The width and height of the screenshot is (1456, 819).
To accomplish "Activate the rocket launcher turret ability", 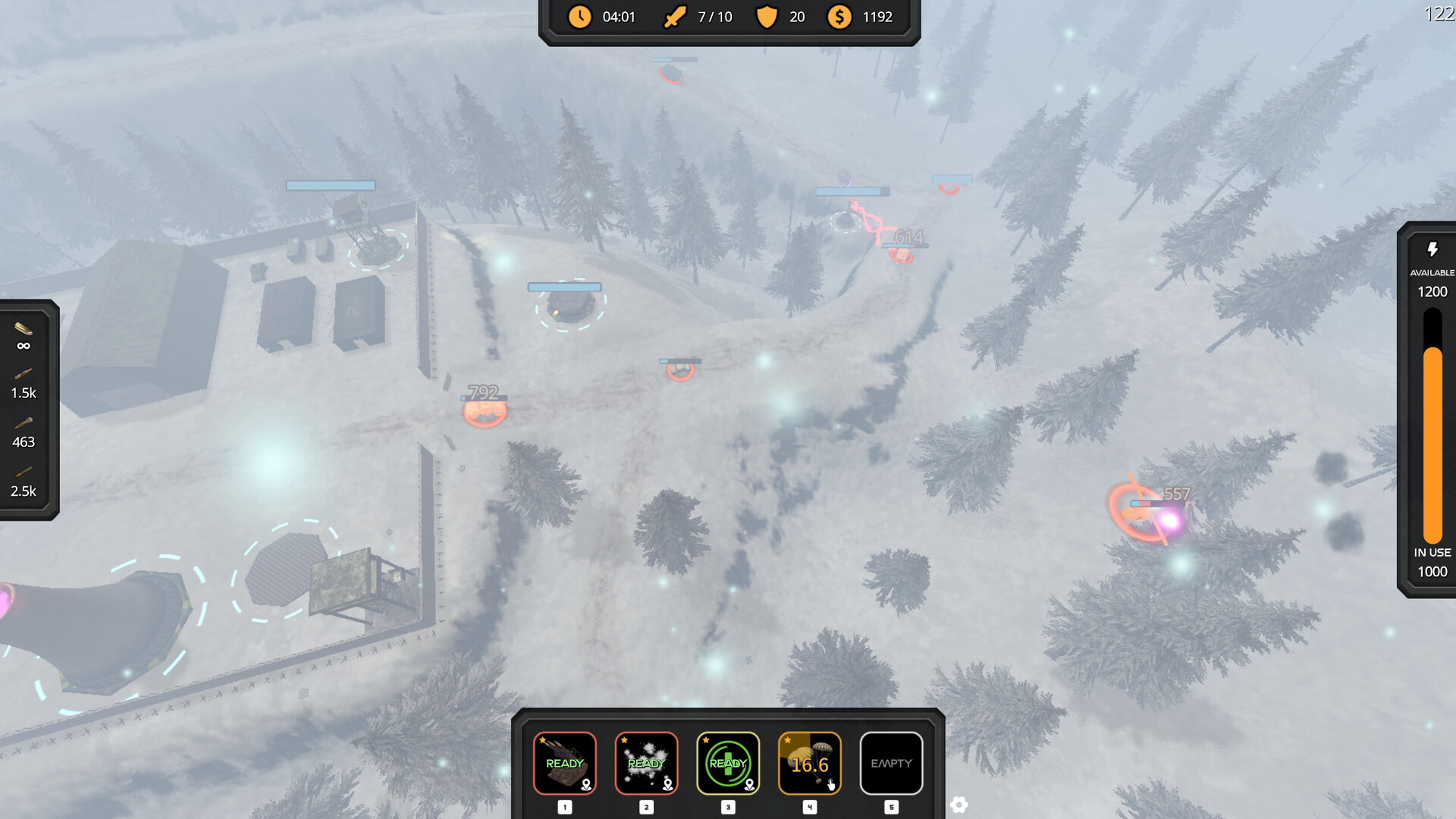I will 565,763.
